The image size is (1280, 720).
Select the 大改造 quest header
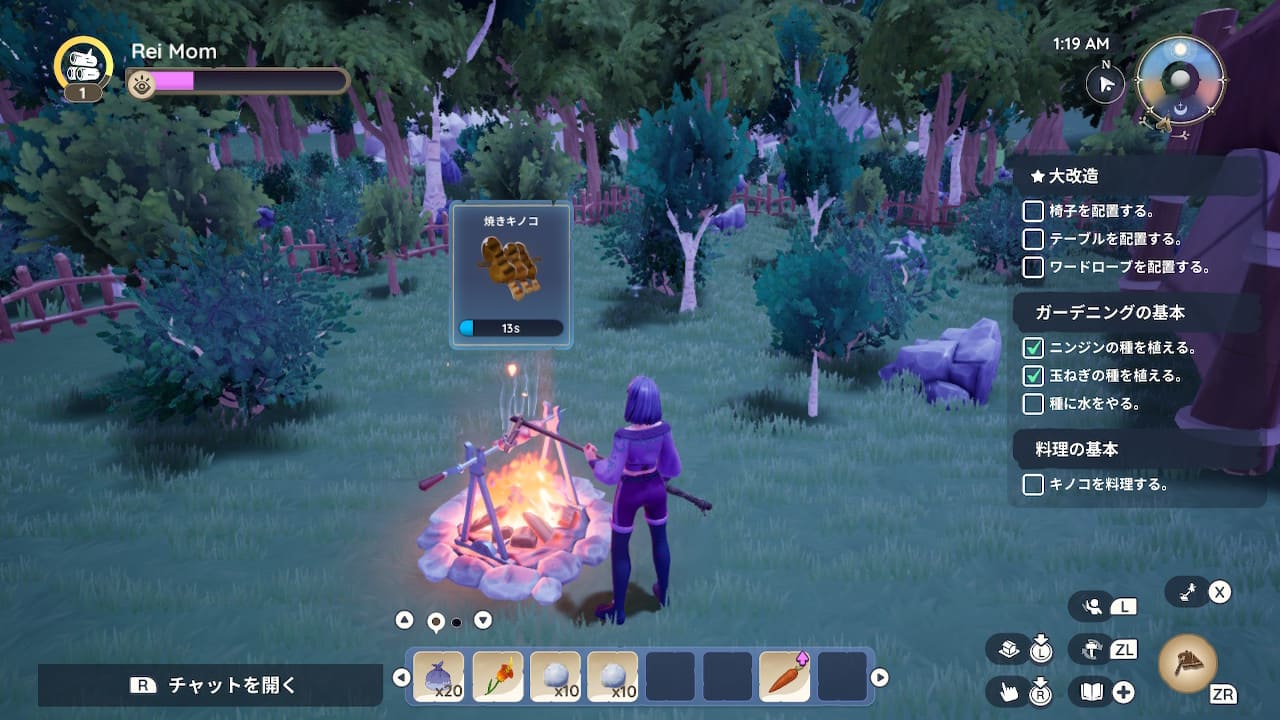tap(1073, 176)
